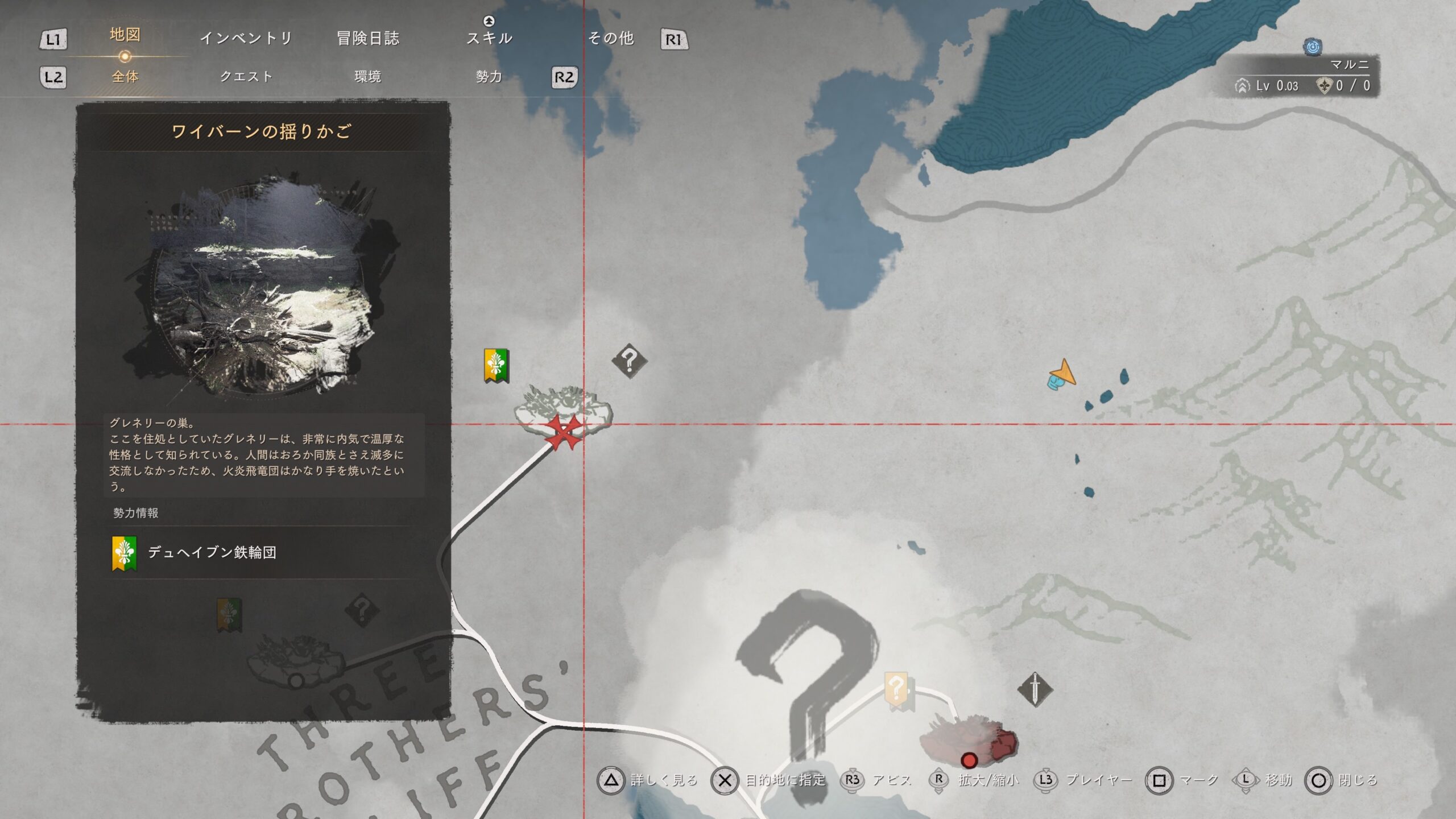
Task: Open the その他 tab
Action: click(x=611, y=38)
